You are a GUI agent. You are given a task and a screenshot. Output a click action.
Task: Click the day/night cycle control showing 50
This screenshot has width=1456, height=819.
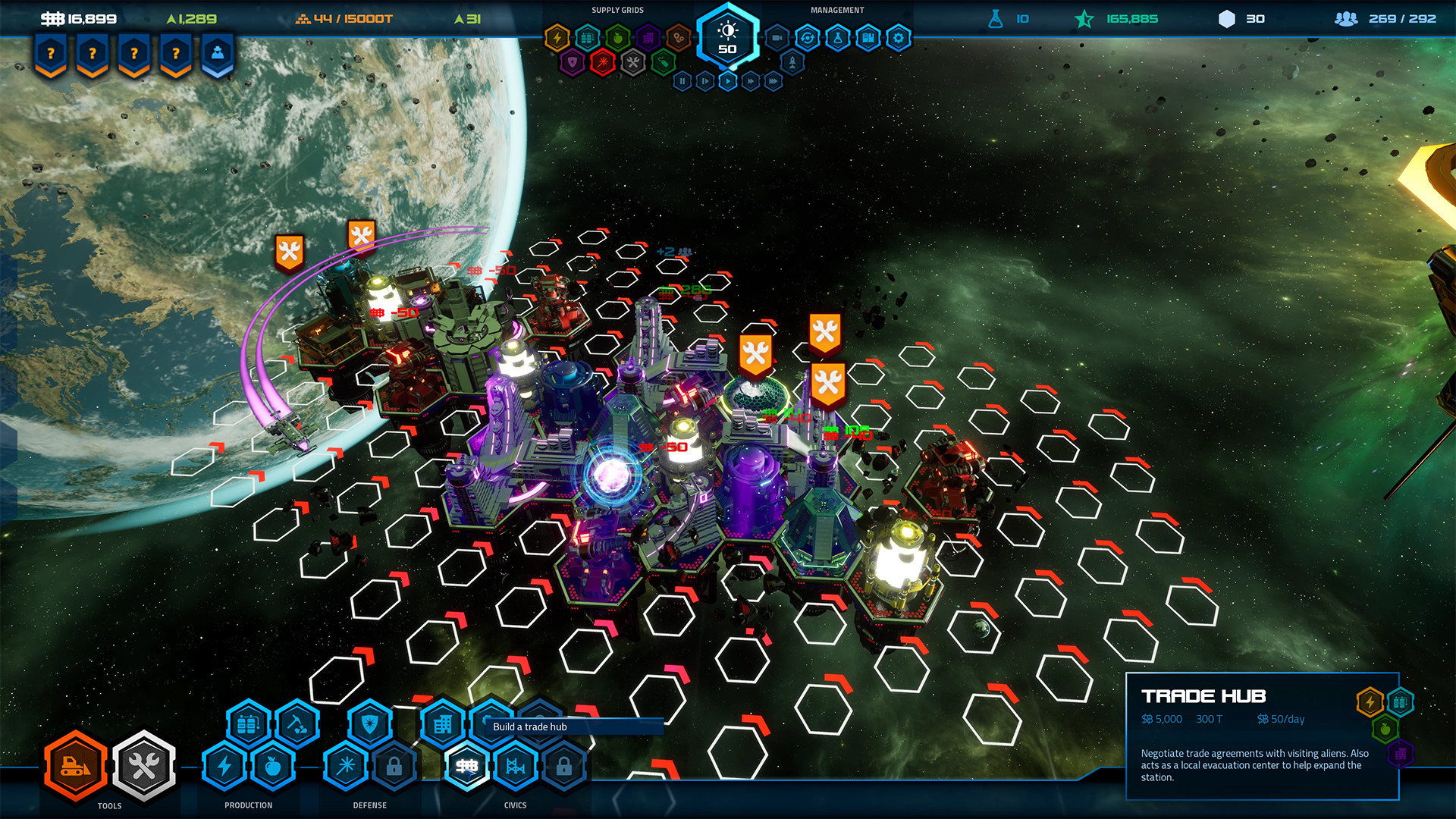pos(727,36)
